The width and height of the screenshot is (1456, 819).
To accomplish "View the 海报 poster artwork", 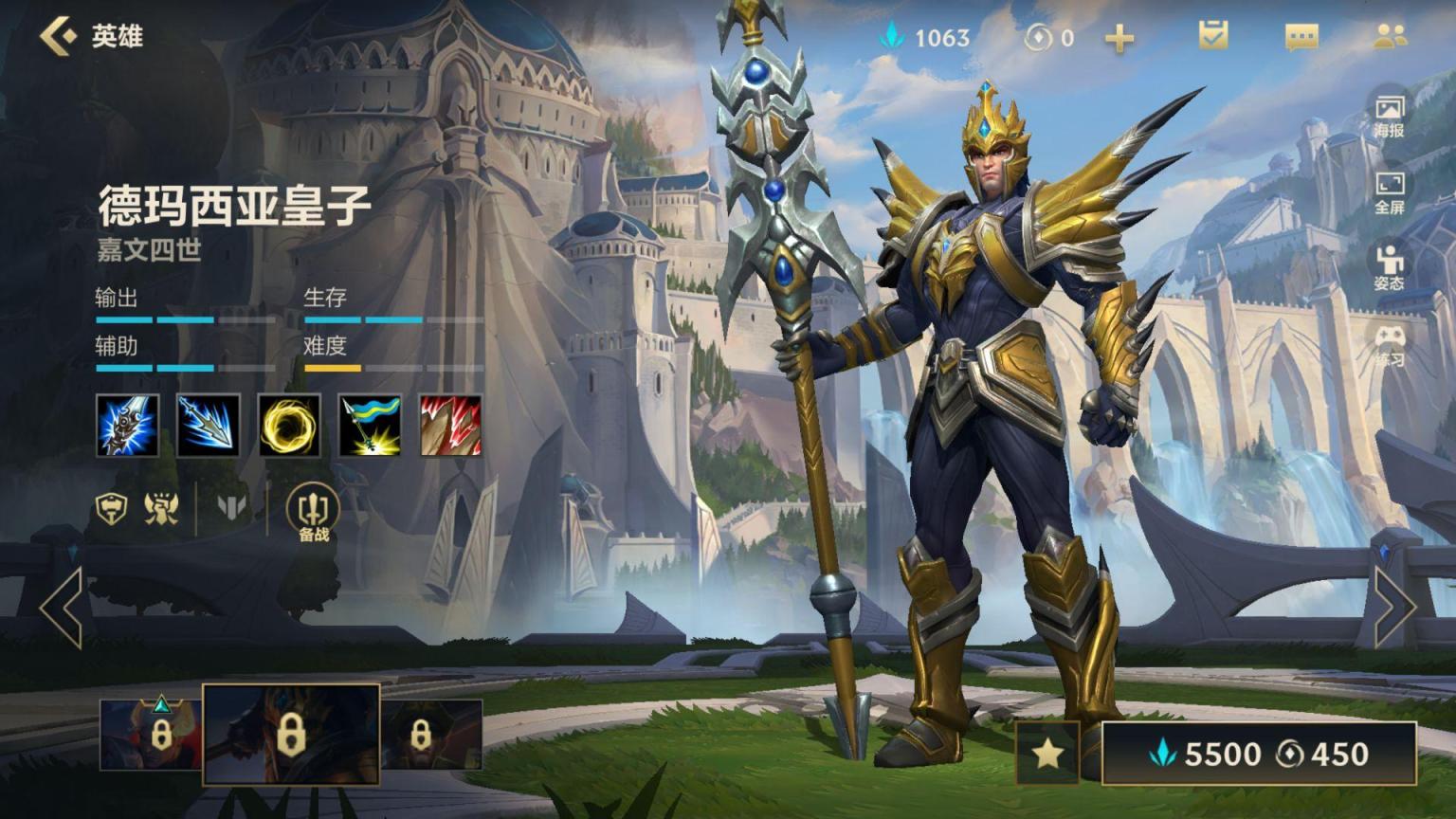I will tap(1389, 116).
